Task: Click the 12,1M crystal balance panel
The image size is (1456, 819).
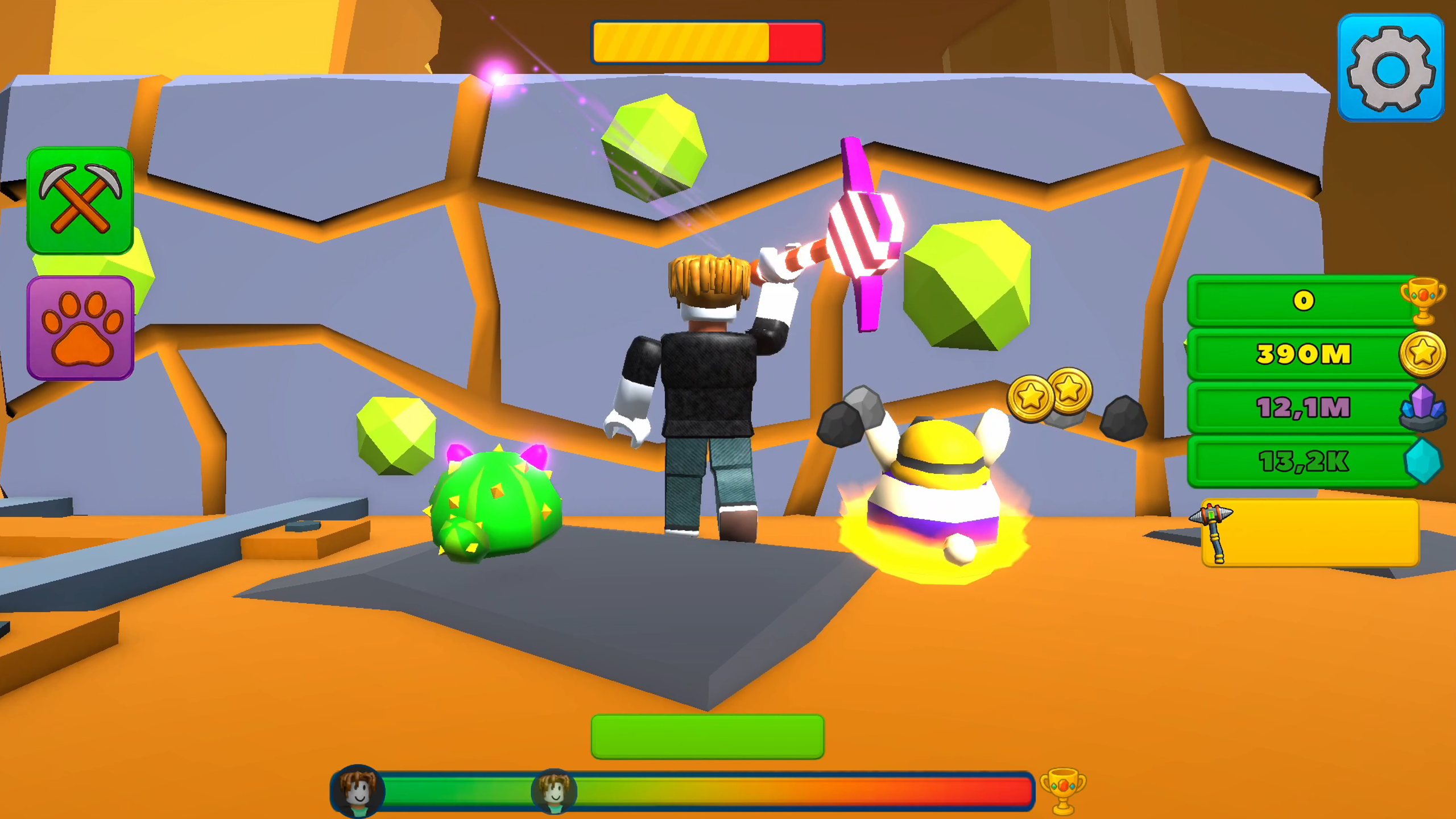Action: pos(1302,405)
